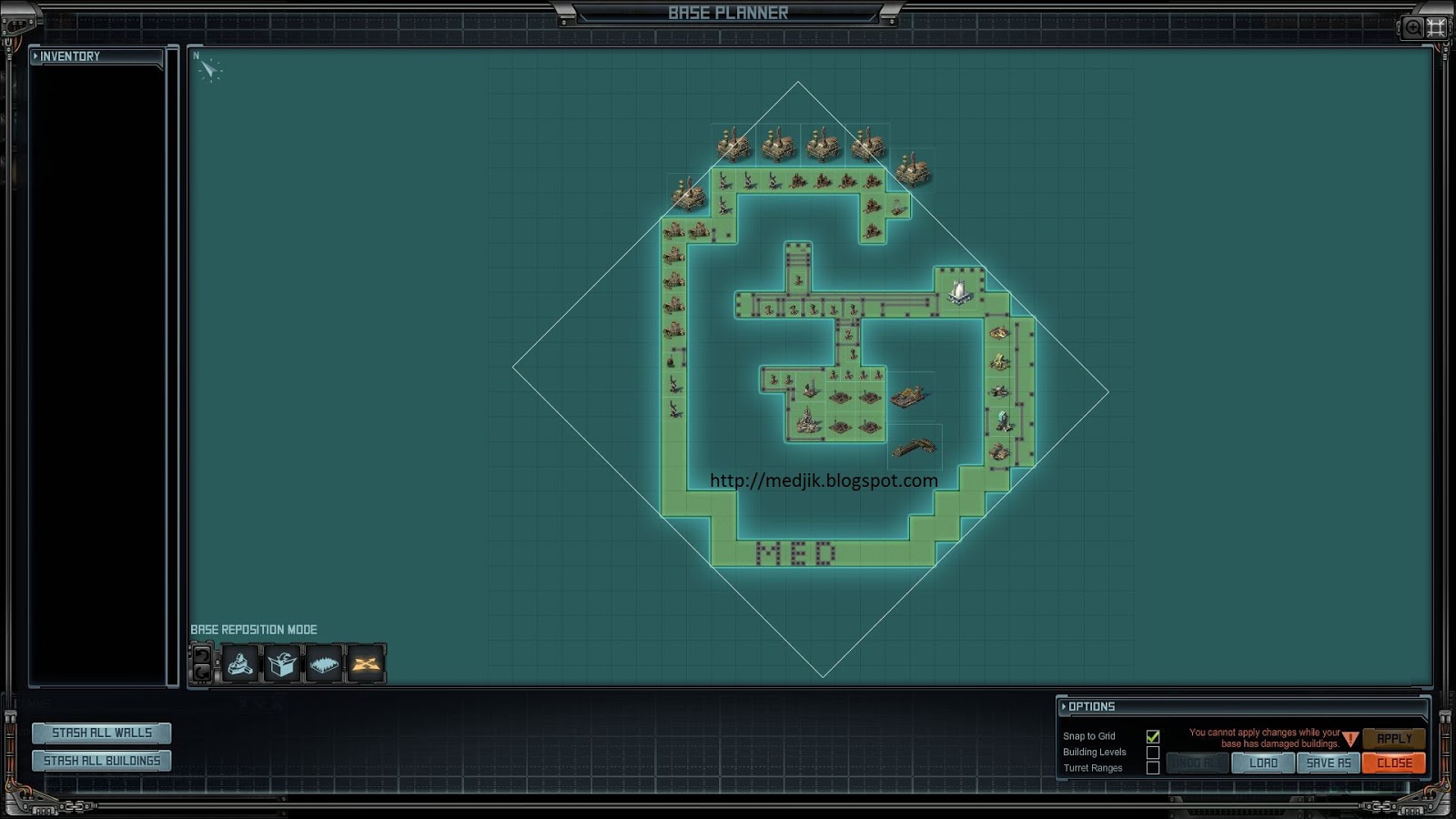Click the compass indicator in the map corner
Screen dimensions: 1456x819
coord(209,71)
